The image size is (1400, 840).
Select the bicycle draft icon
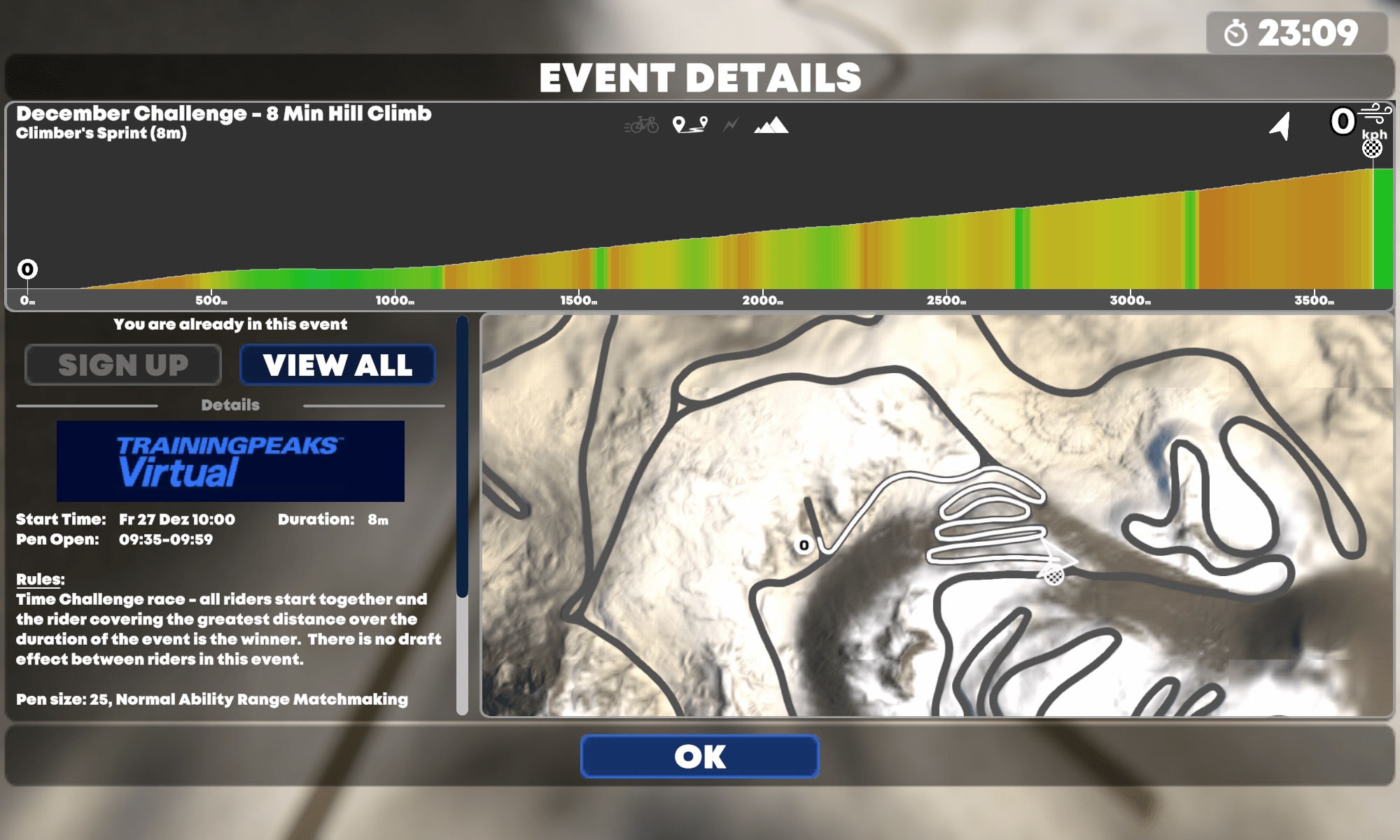pyautogui.click(x=641, y=125)
